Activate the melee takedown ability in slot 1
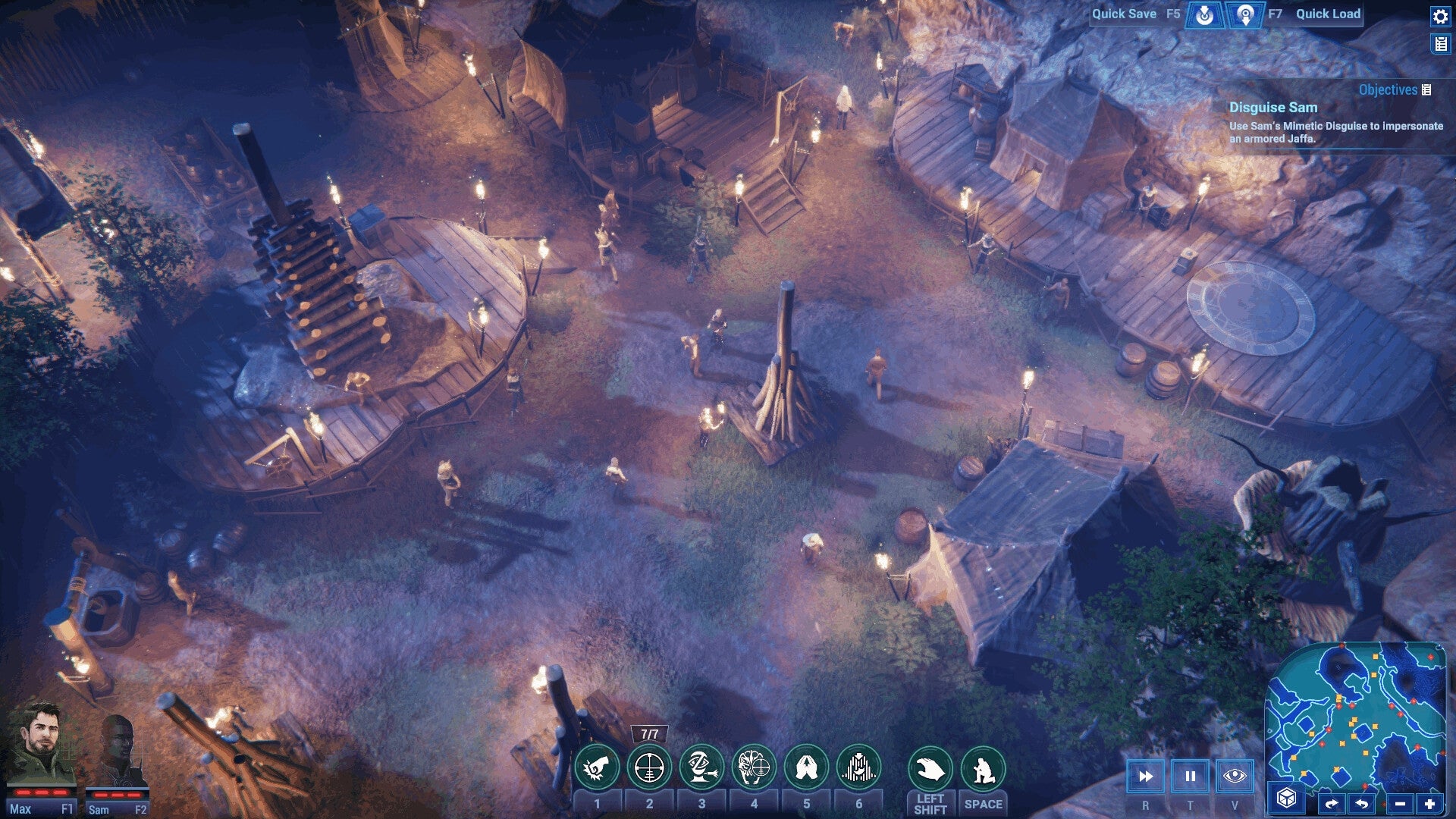This screenshot has height=819, width=1456. (x=598, y=766)
